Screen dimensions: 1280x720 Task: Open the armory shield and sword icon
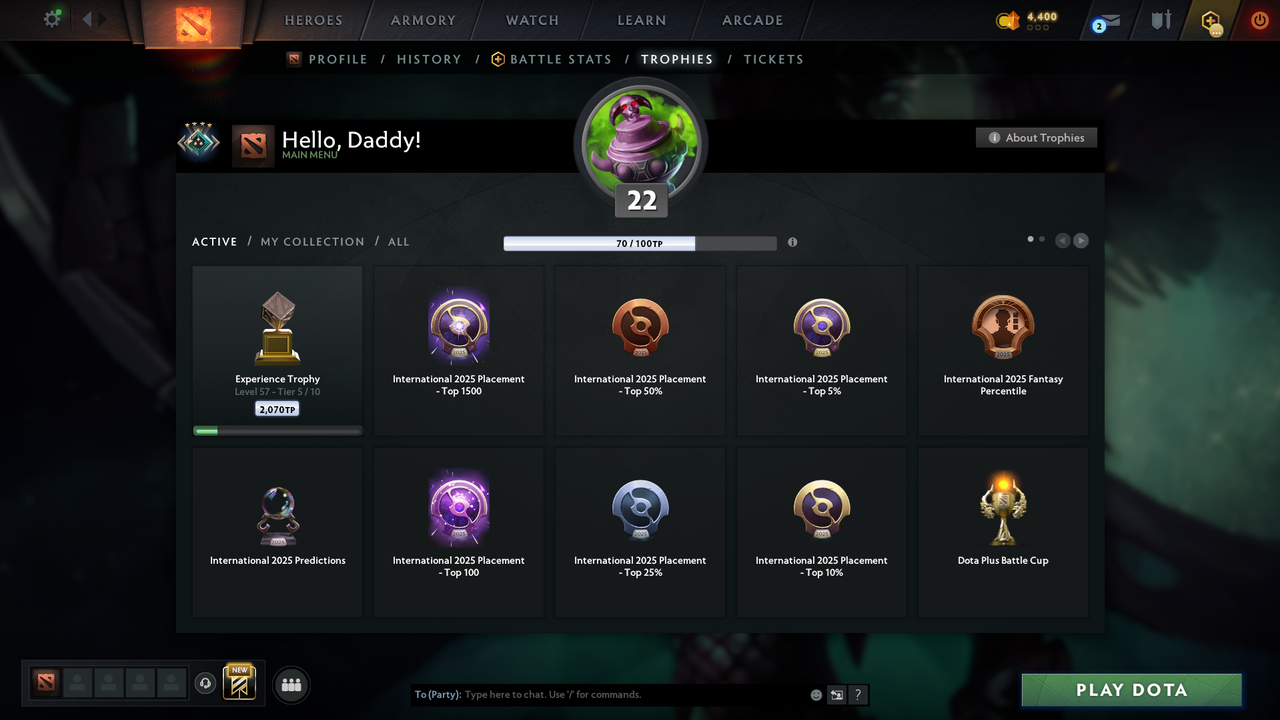pos(1160,20)
